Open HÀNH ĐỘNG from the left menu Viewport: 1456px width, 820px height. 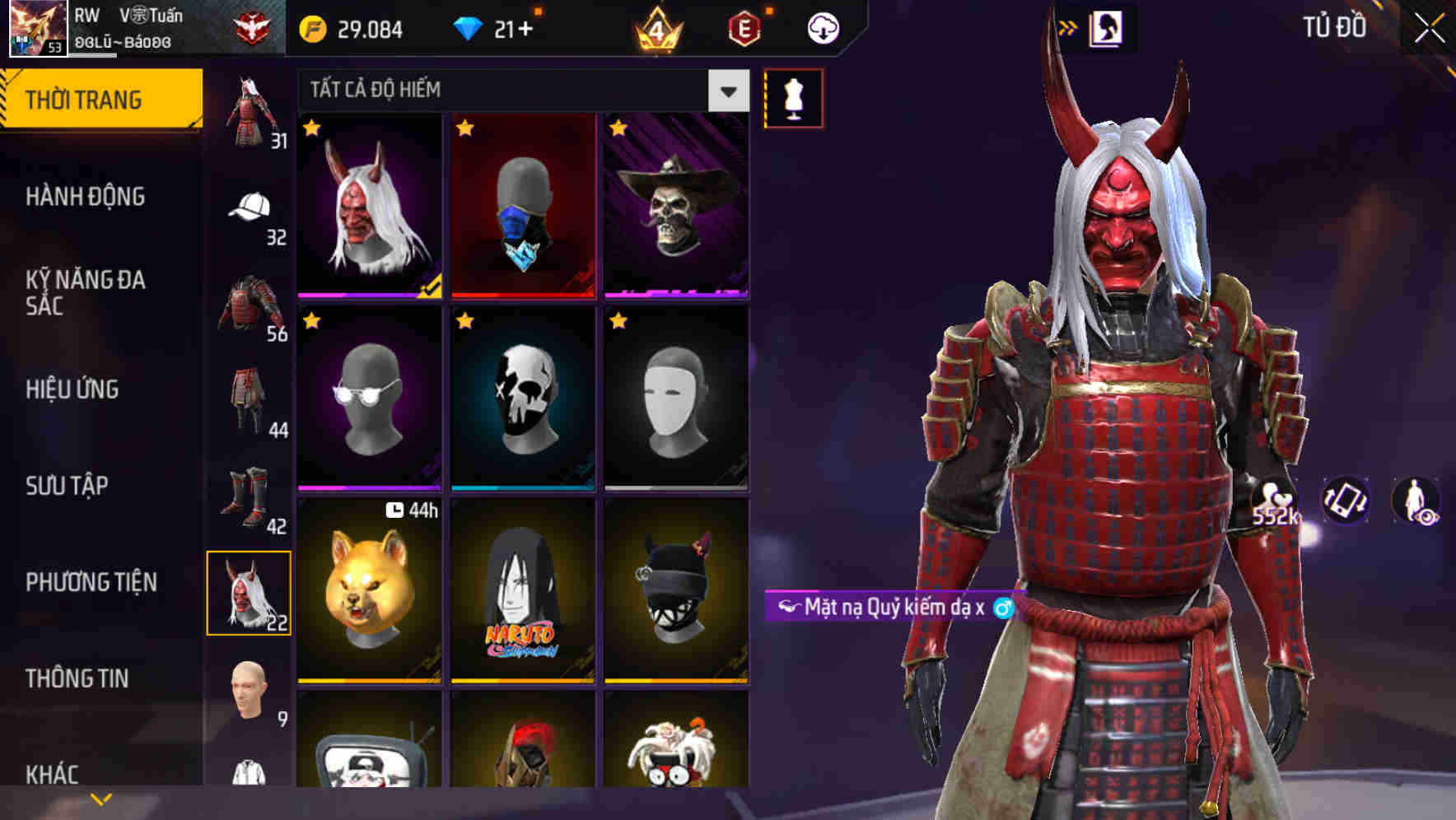coord(85,196)
